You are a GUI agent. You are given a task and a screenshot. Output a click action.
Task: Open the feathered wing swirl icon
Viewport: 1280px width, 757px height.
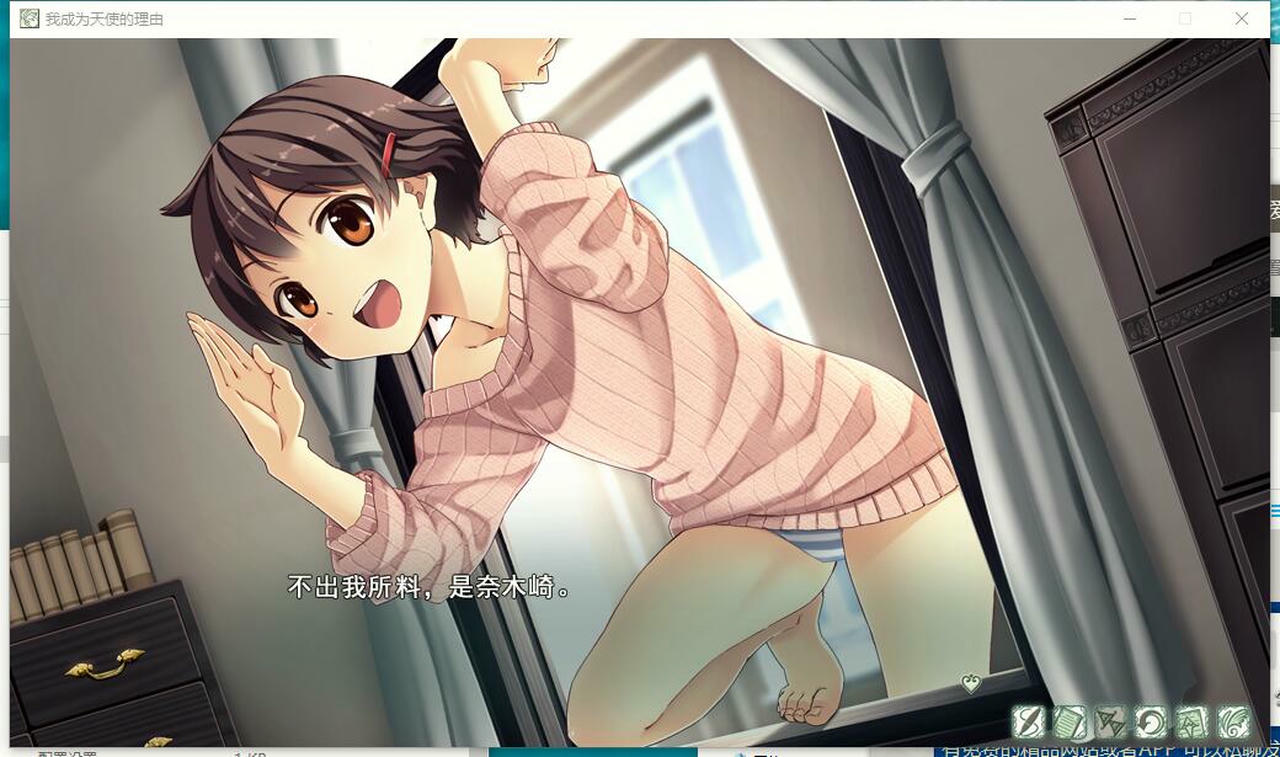1234,721
